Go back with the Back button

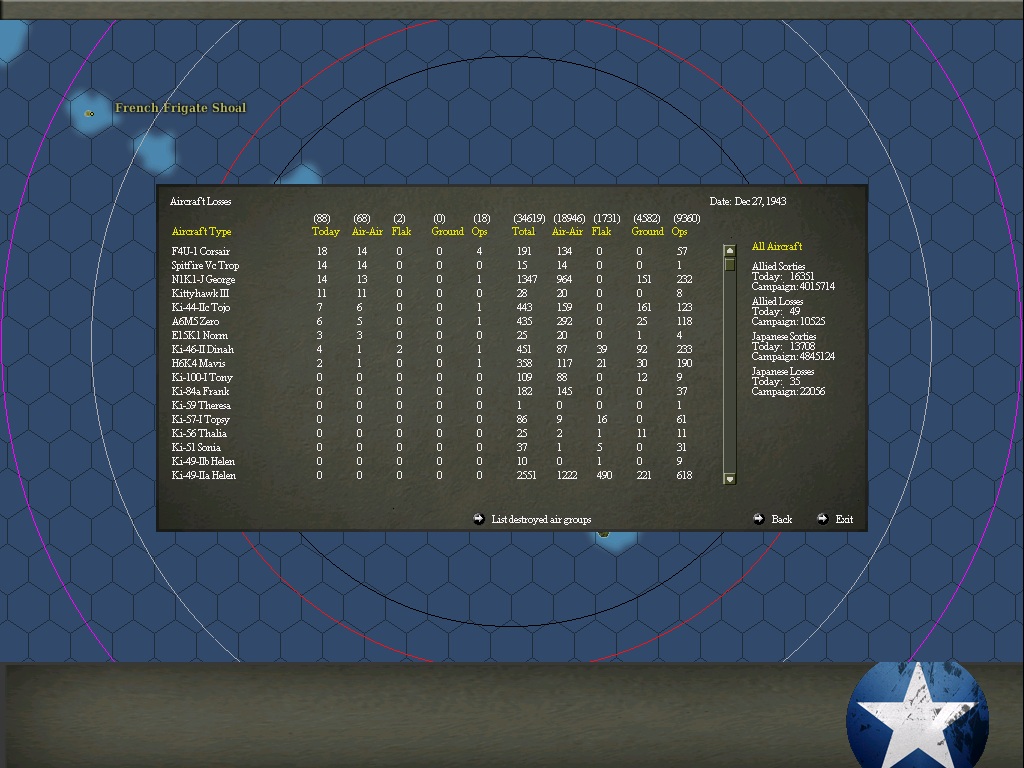point(781,519)
